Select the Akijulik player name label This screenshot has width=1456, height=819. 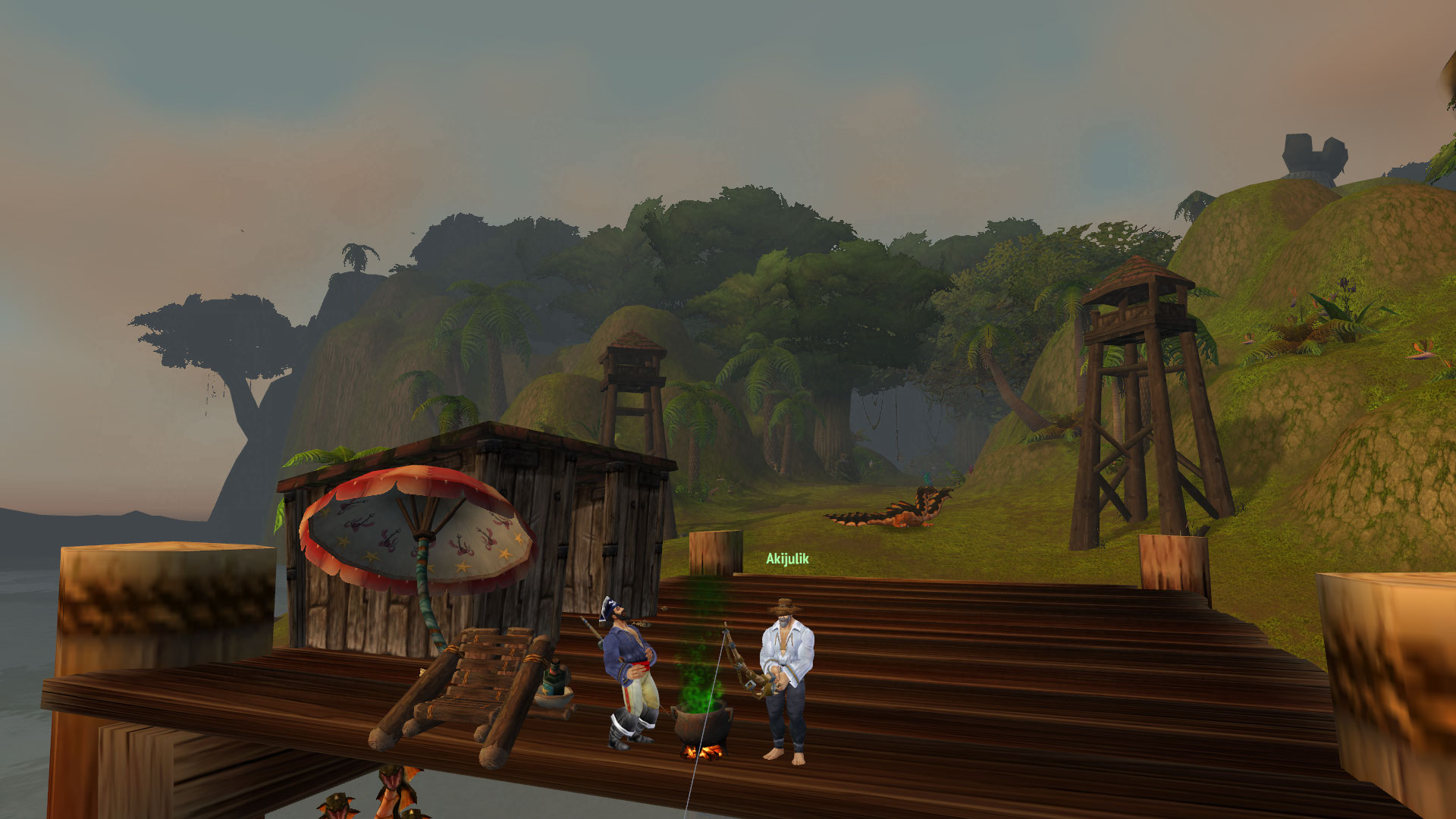(787, 559)
